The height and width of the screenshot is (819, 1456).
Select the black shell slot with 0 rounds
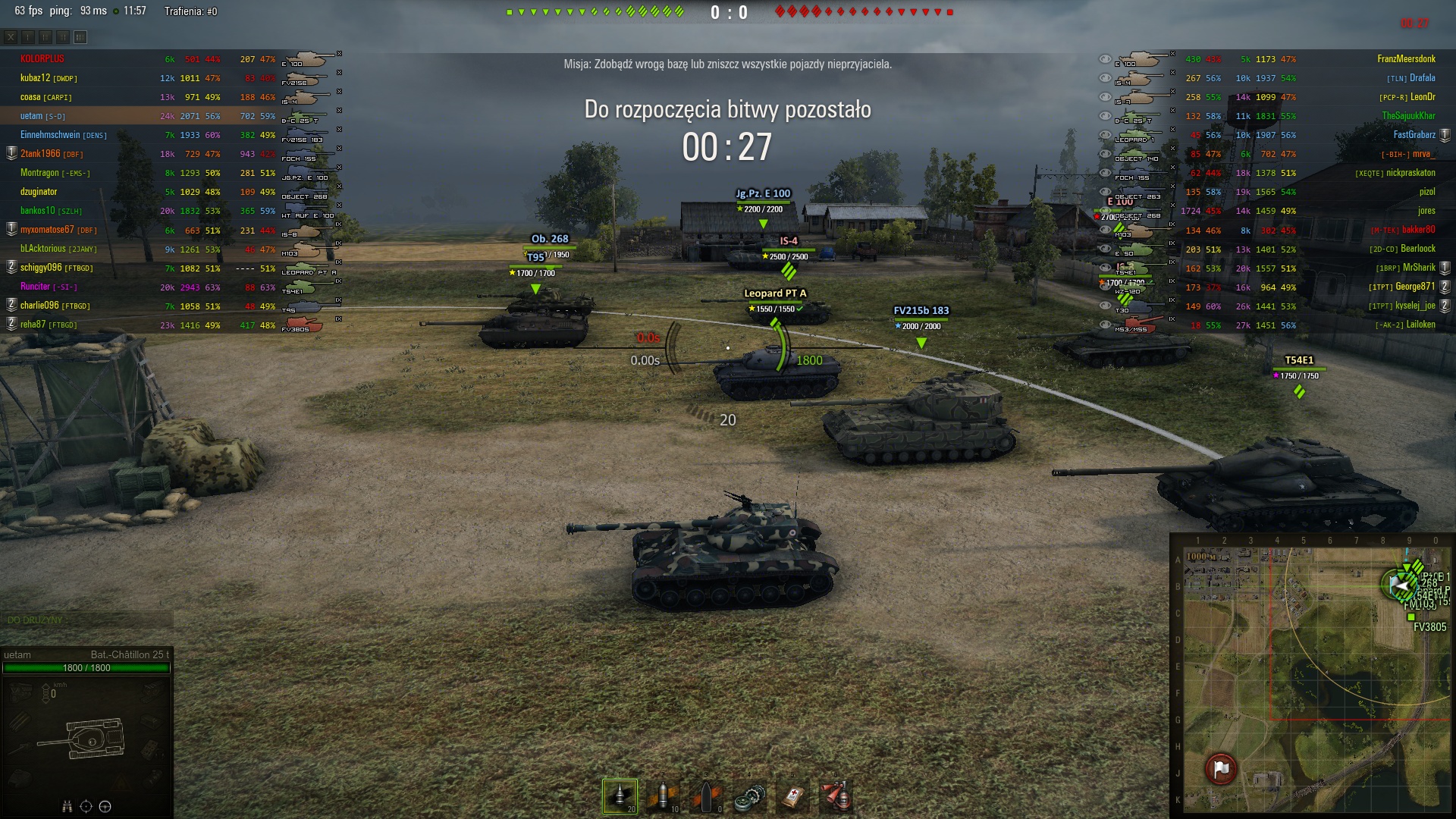706,796
